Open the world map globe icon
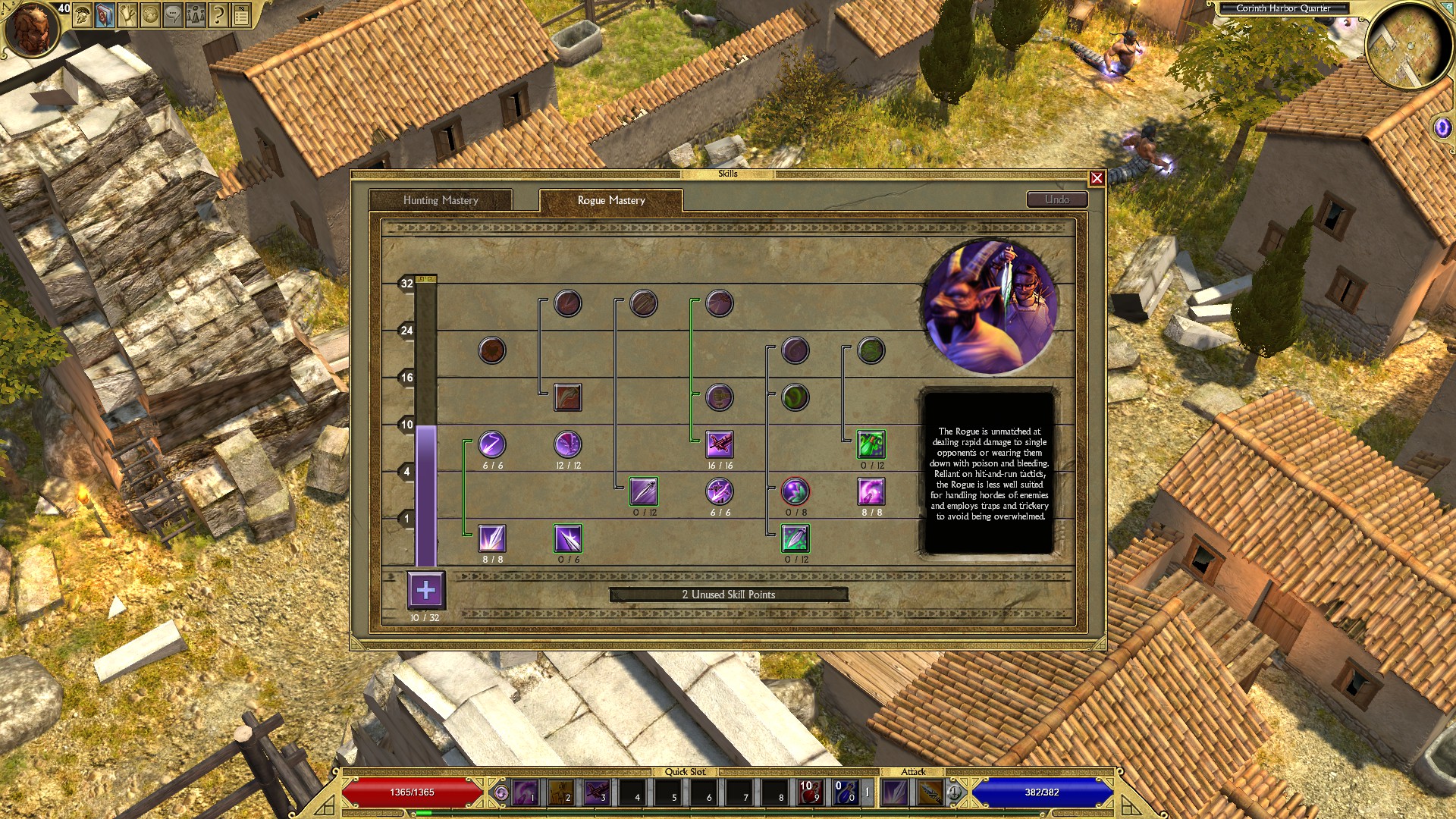 pos(150,15)
